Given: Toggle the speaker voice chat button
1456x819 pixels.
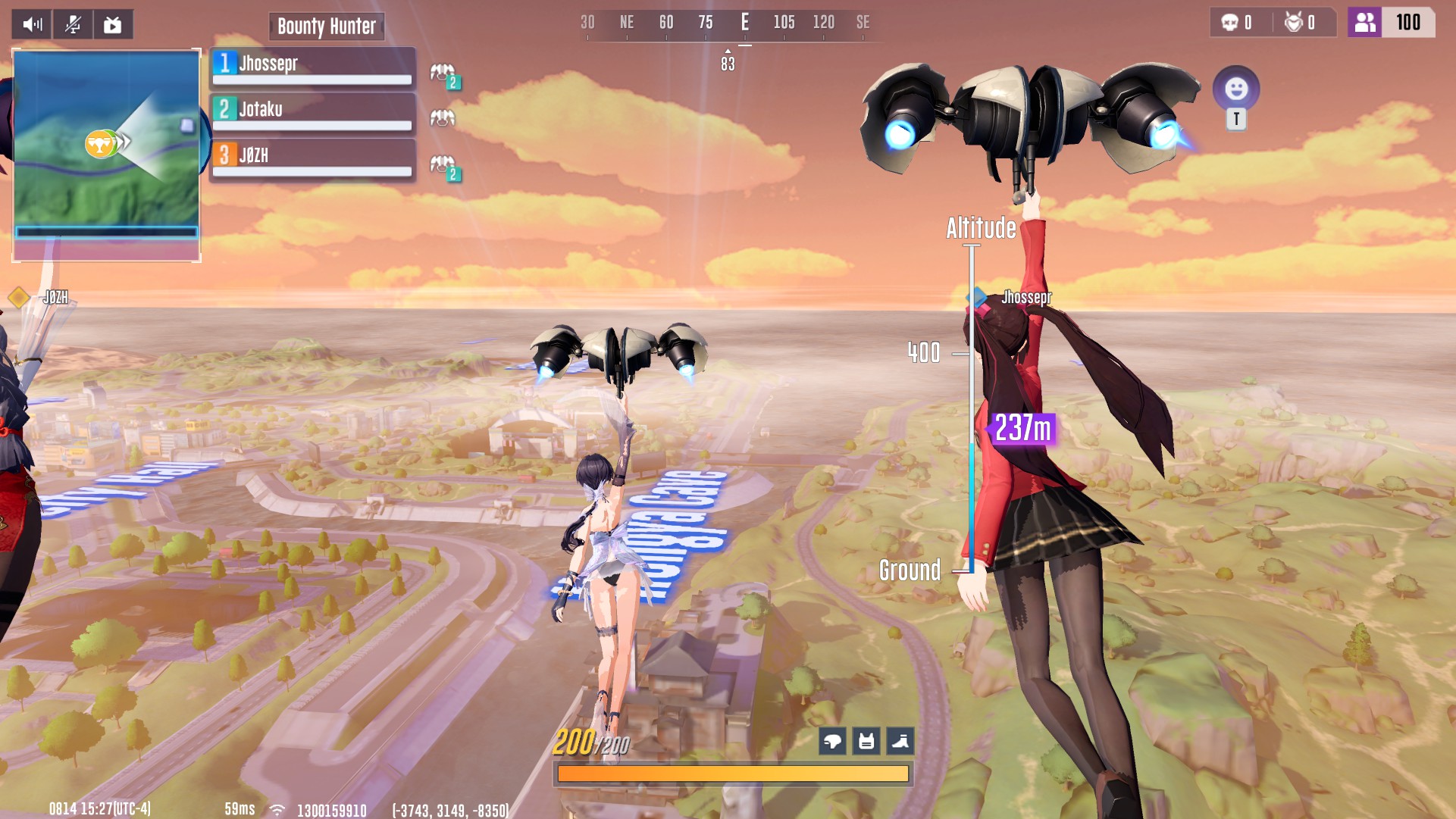Looking at the screenshot, I should click(x=32, y=24).
